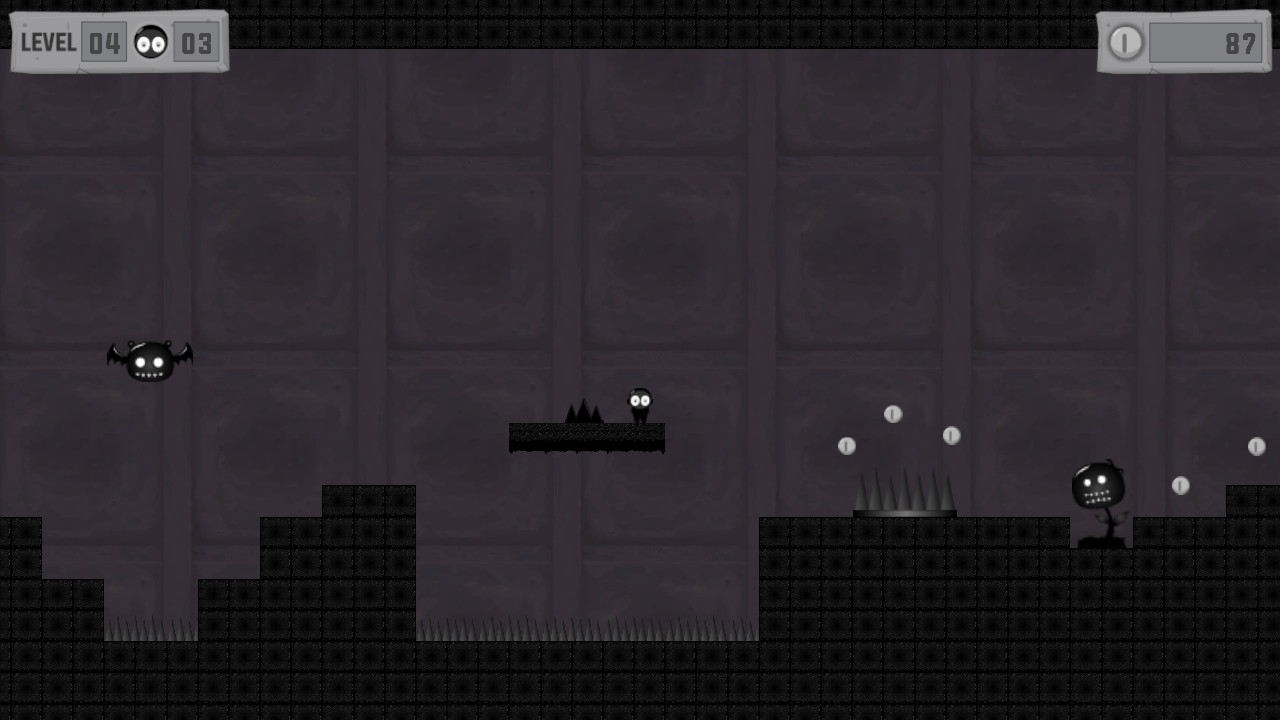
Task: Click the level number 04 box
Action: pos(104,42)
